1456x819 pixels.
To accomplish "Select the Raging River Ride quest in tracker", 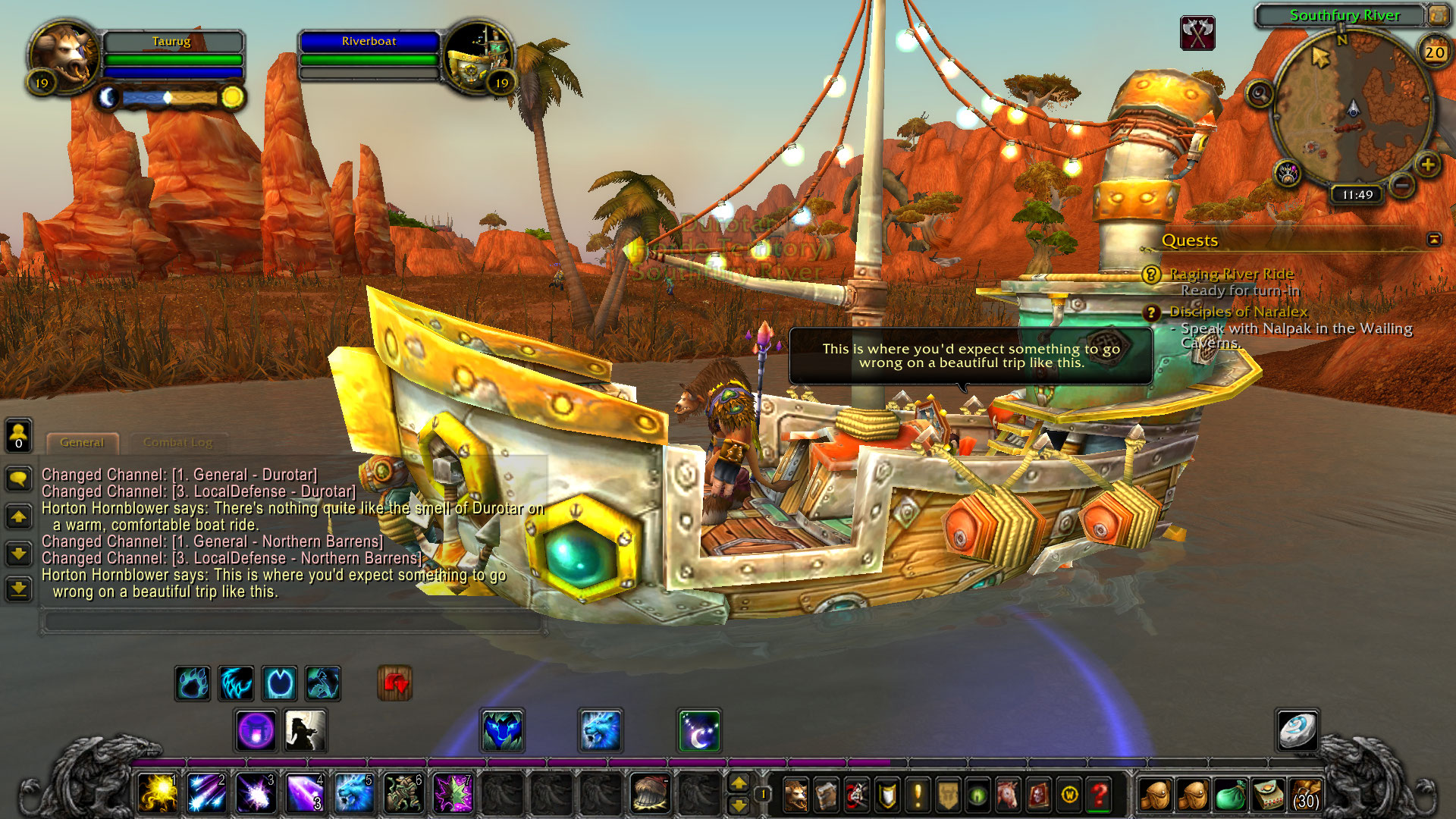I will tap(1232, 274).
